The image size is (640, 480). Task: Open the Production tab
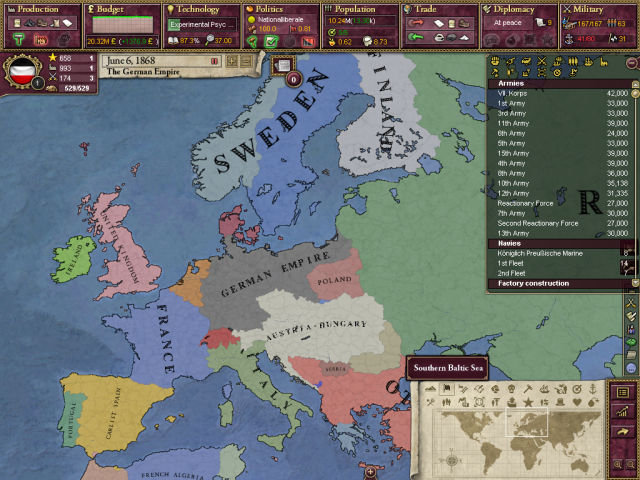[40, 9]
